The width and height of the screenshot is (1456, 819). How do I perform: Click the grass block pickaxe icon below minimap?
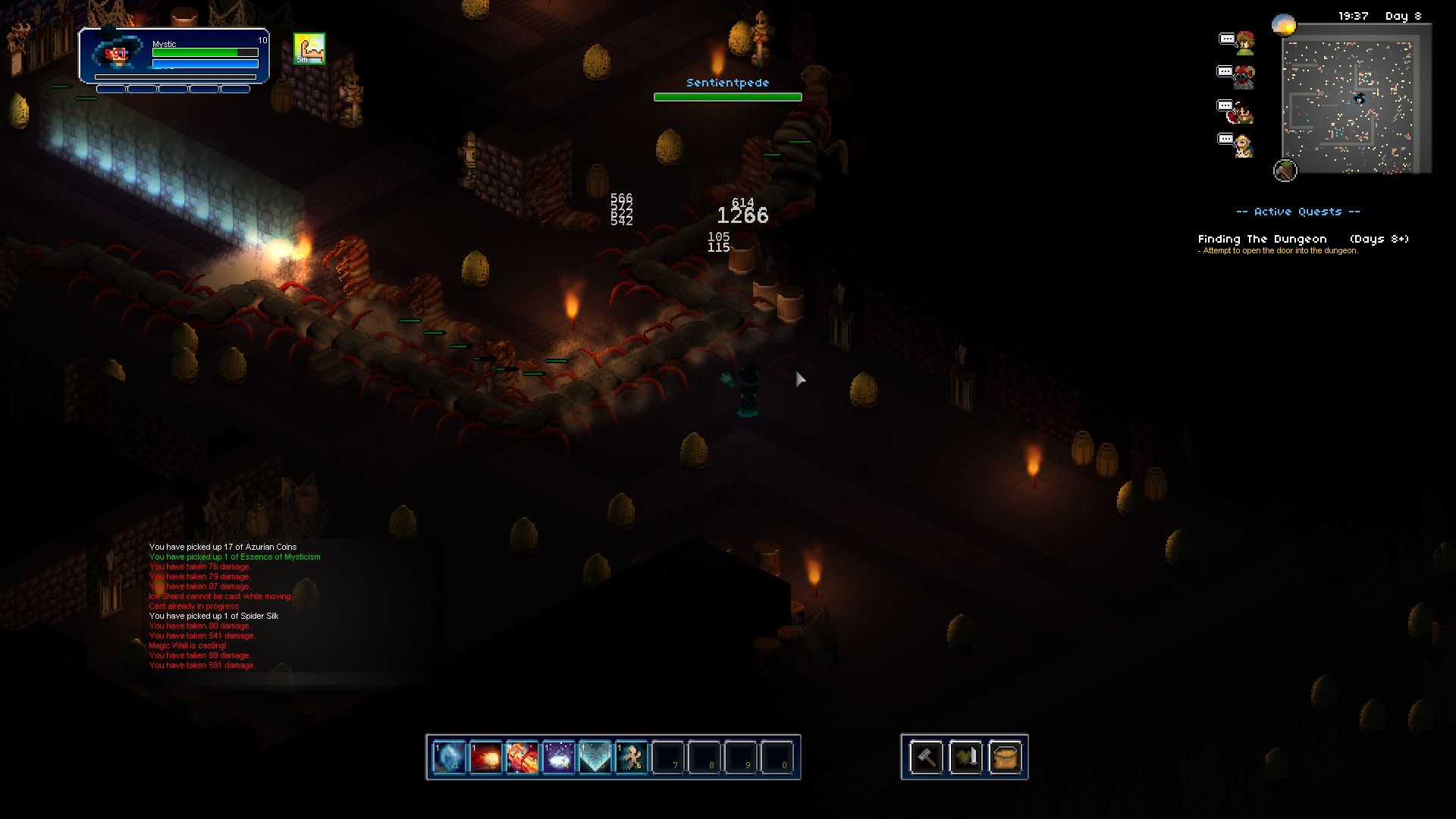click(1285, 171)
